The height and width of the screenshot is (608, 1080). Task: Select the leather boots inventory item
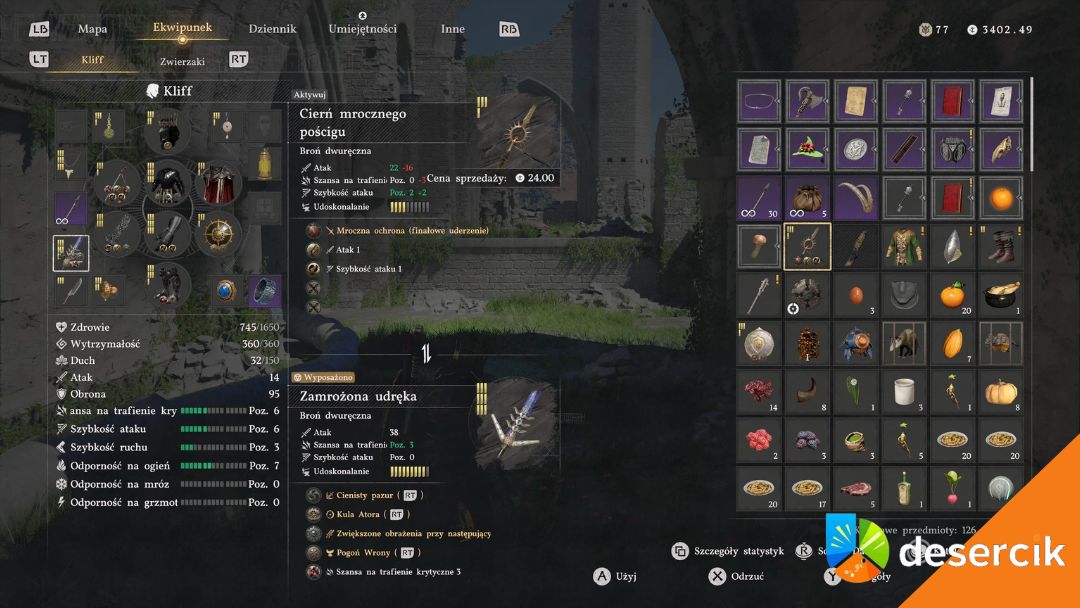1003,247
